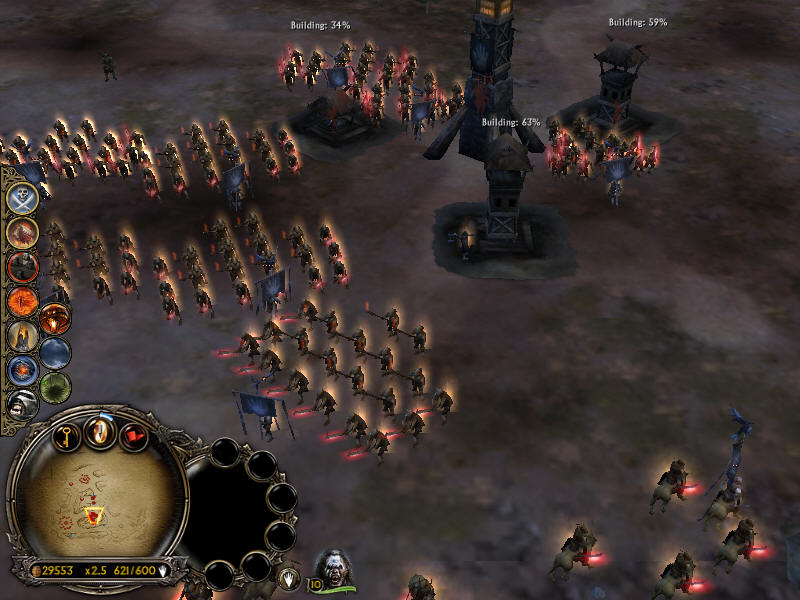Select the blue-ringed fiery eye power

pos(22,371)
